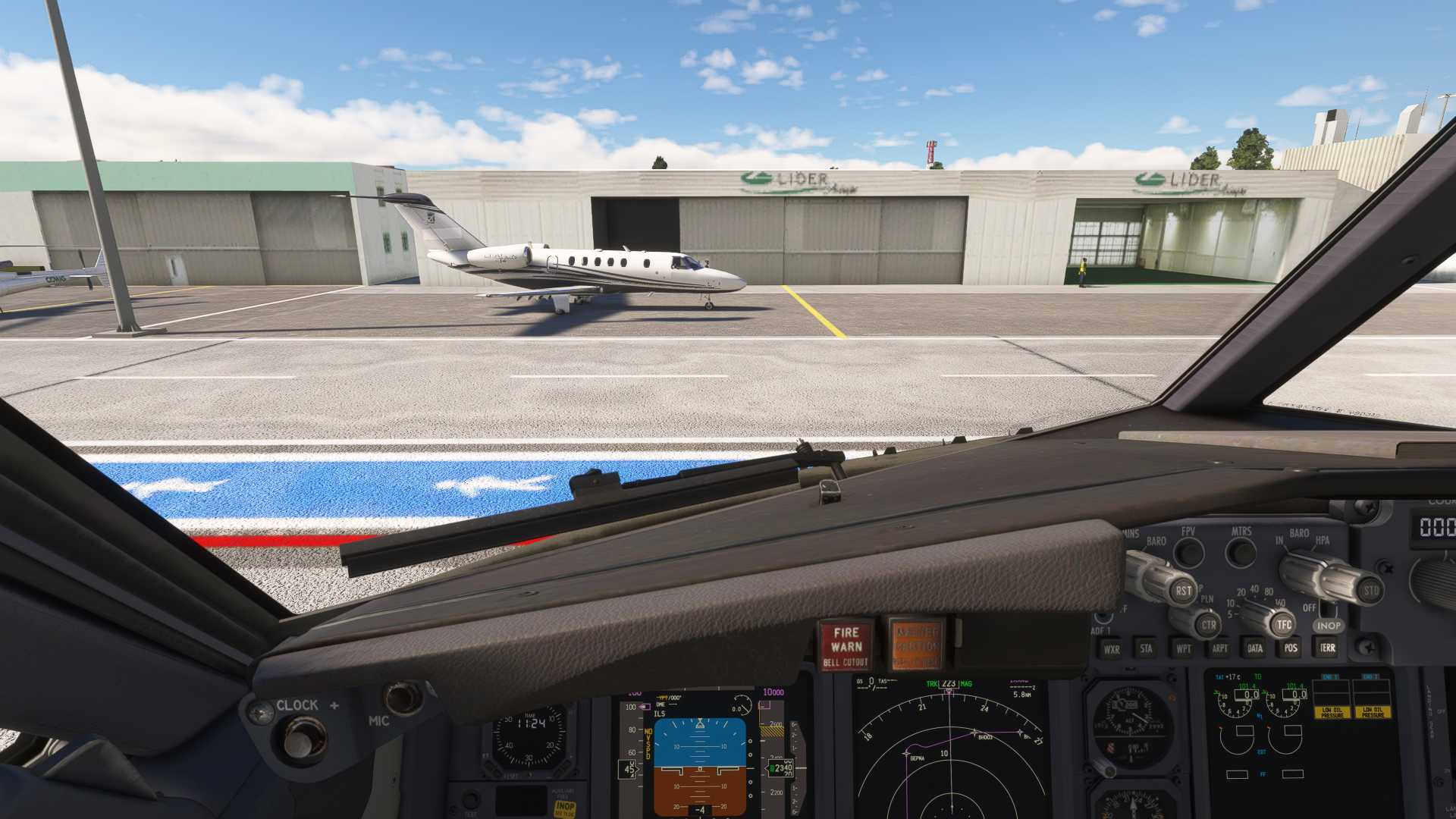The image size is (1456, 819).
Task: Enable the WPT waypoint display button
Action: pos(1183,648)
